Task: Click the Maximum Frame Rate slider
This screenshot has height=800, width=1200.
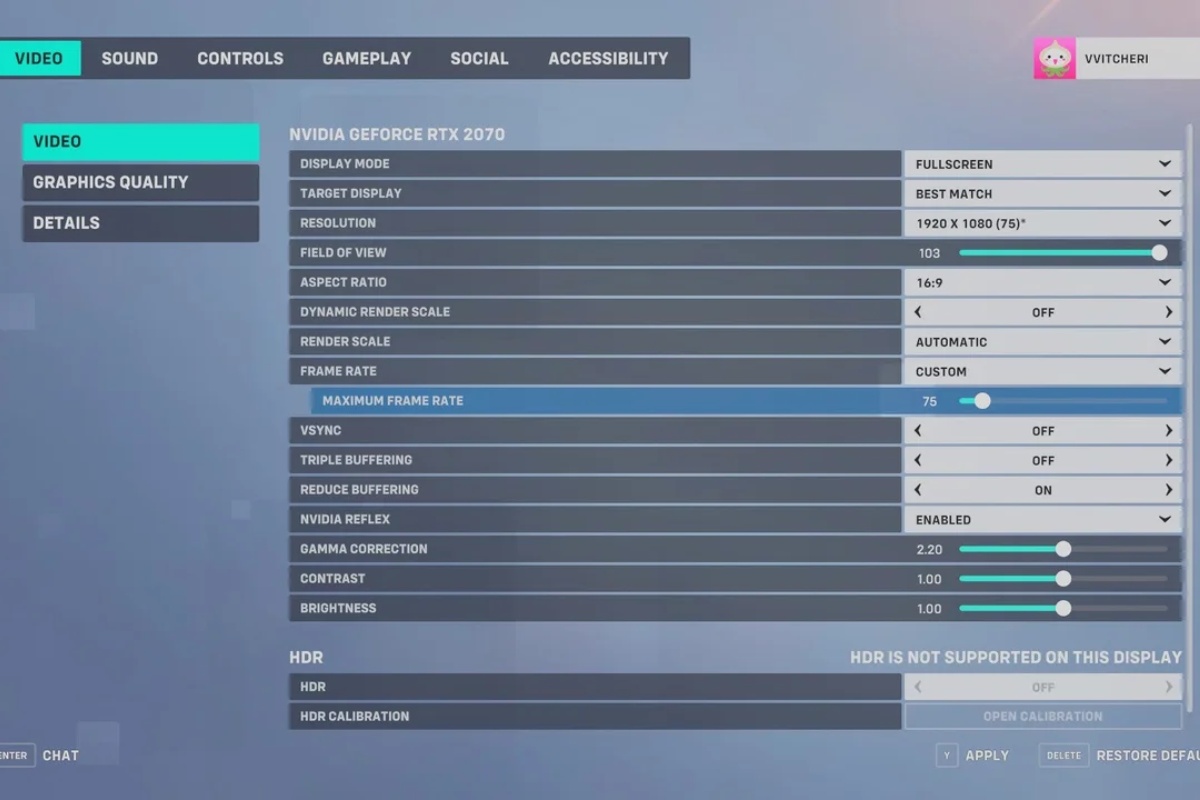Action: (1062, 401)
